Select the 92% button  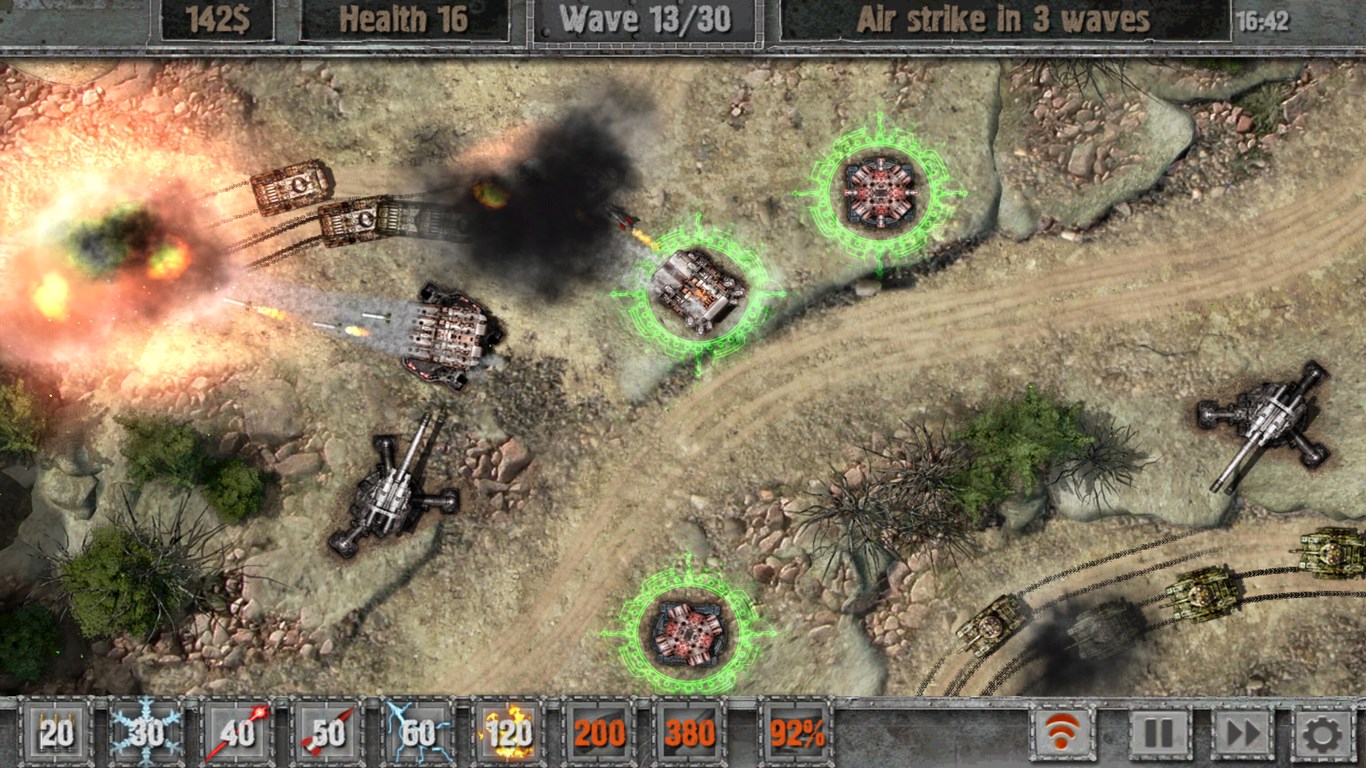[796, 733]
